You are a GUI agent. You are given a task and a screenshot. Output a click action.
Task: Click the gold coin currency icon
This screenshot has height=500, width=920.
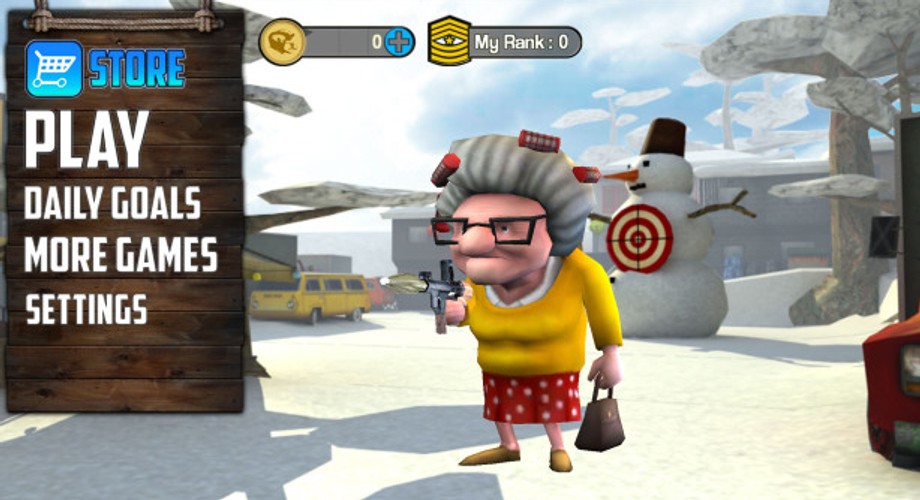click(282, 42)
